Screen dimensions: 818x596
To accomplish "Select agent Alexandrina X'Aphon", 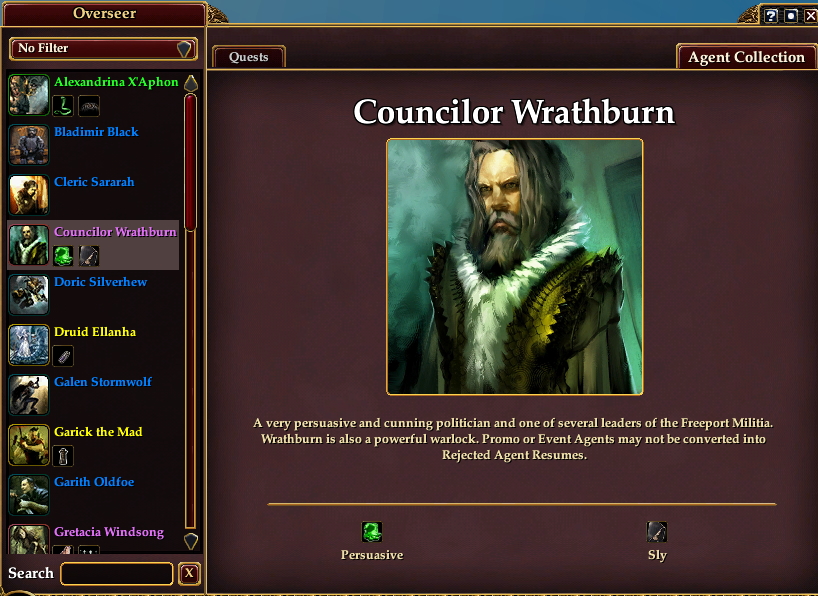I will (116, 82).
